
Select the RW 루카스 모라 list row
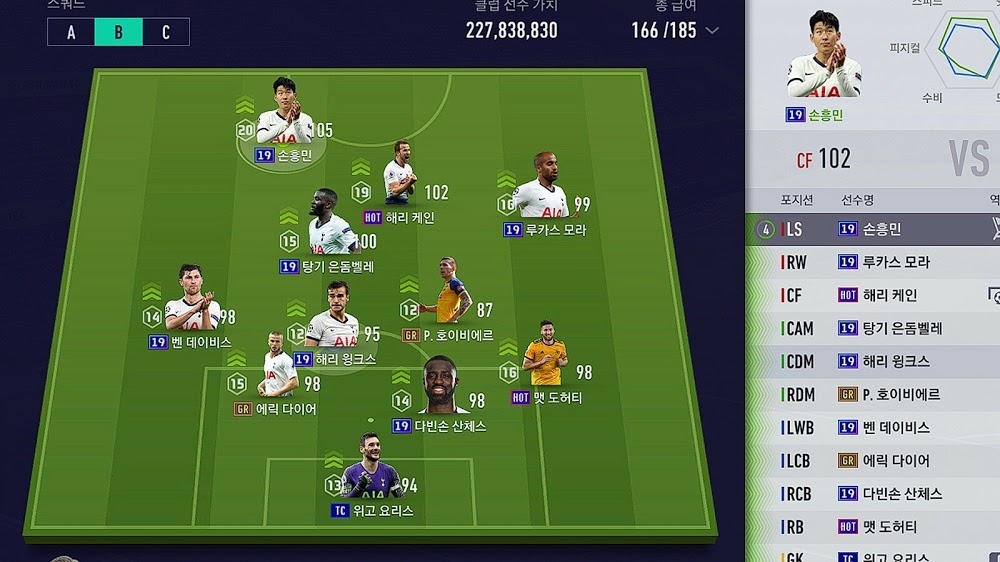[x=872, y=262]
